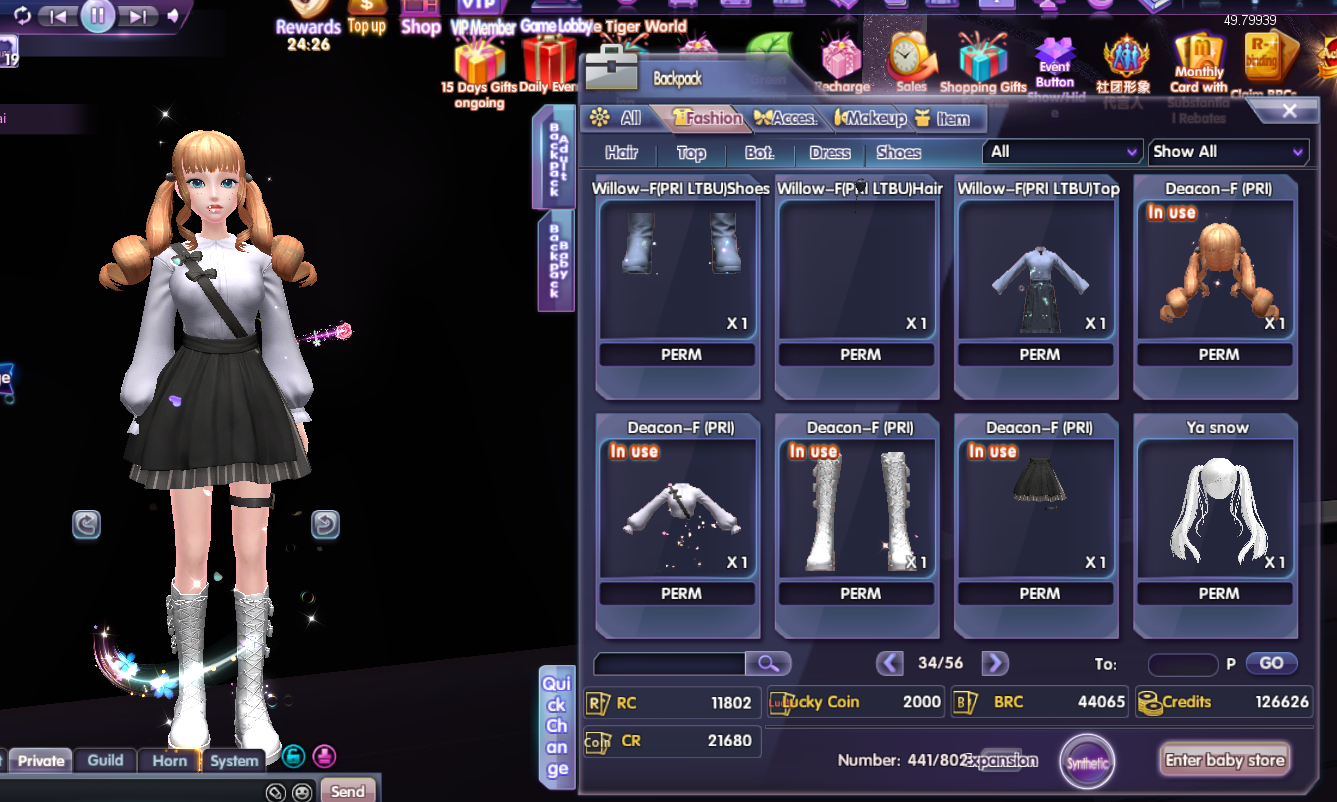Click the backpack search box

(x=670, y=664)
